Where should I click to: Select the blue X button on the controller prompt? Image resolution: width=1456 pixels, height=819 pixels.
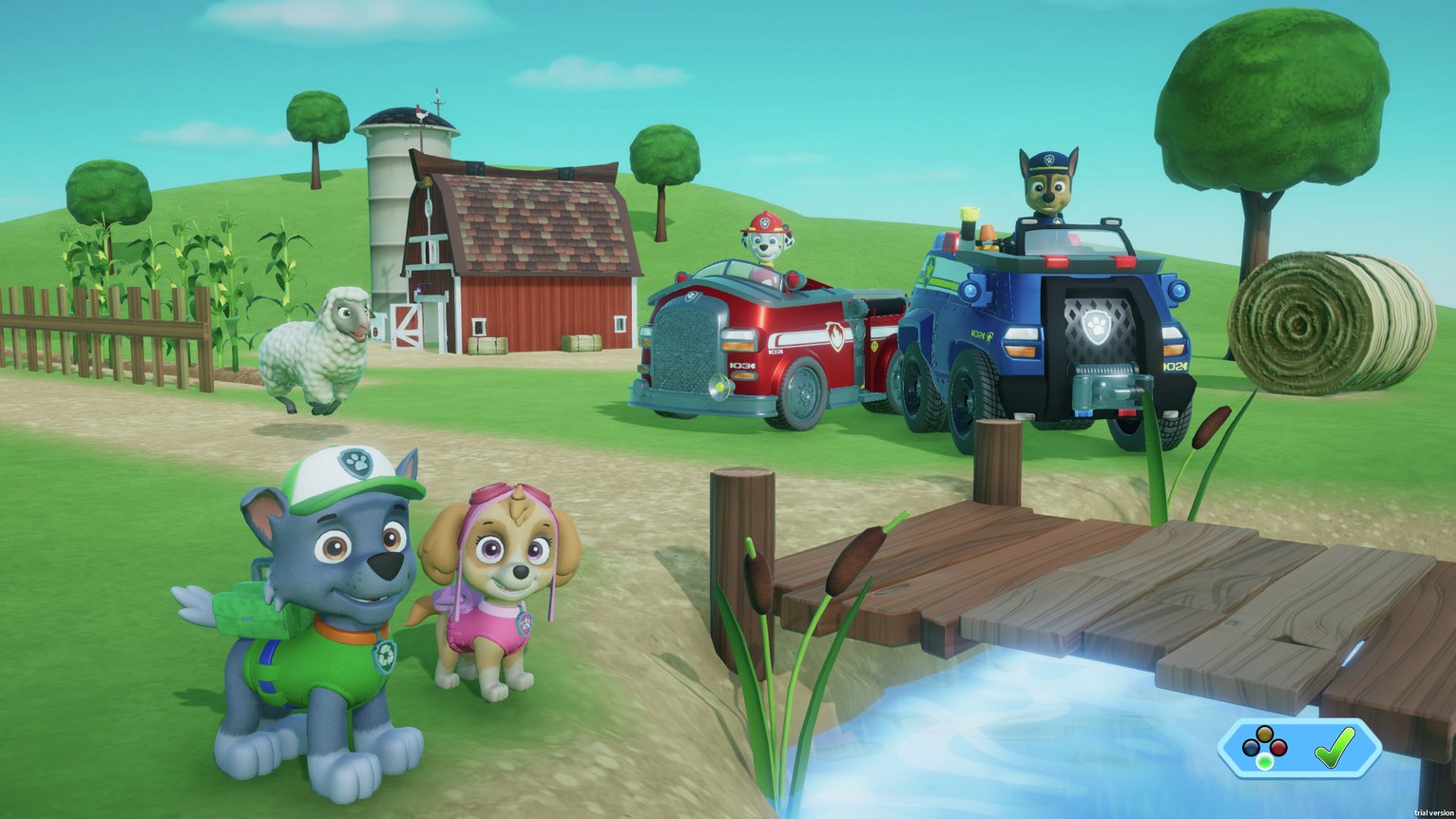point(1249,747)
